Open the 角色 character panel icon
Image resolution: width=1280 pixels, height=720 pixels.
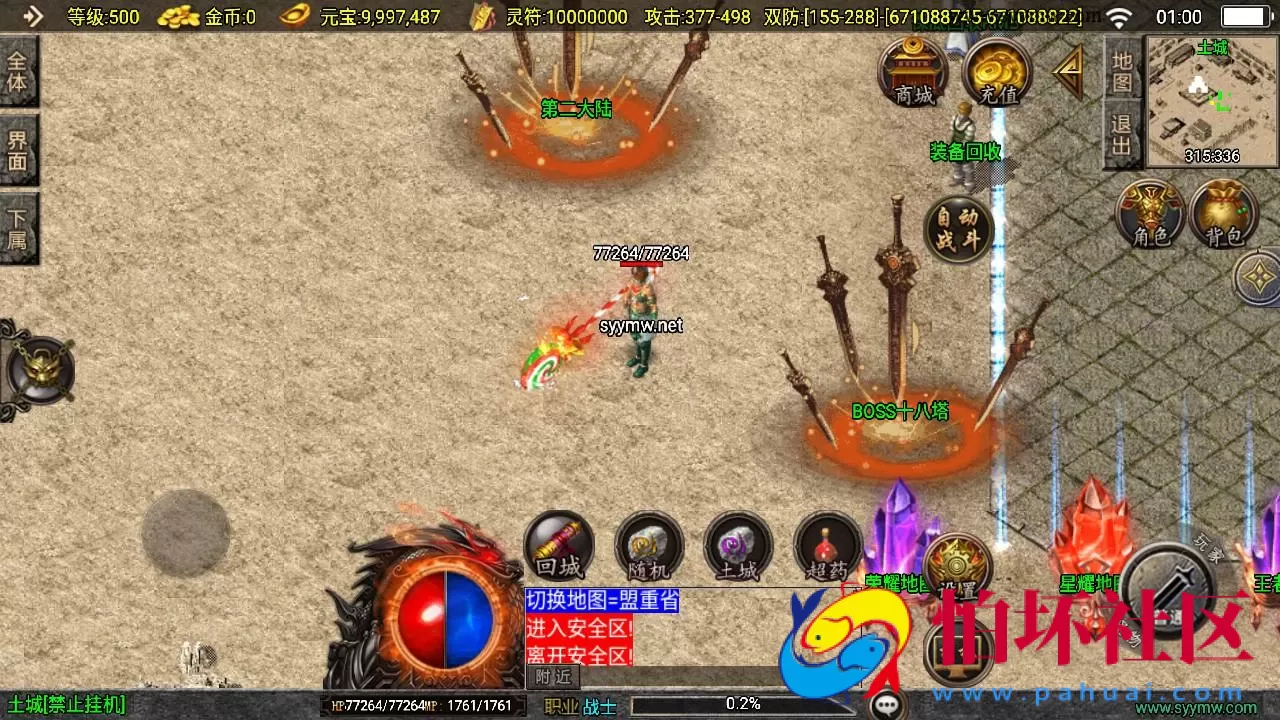click(x=1150, y=213)
